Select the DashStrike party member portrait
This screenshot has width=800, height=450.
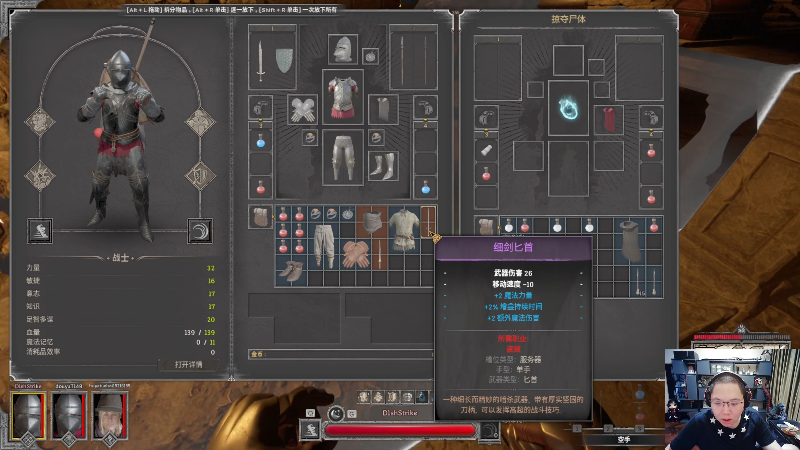tap(27, 414)
